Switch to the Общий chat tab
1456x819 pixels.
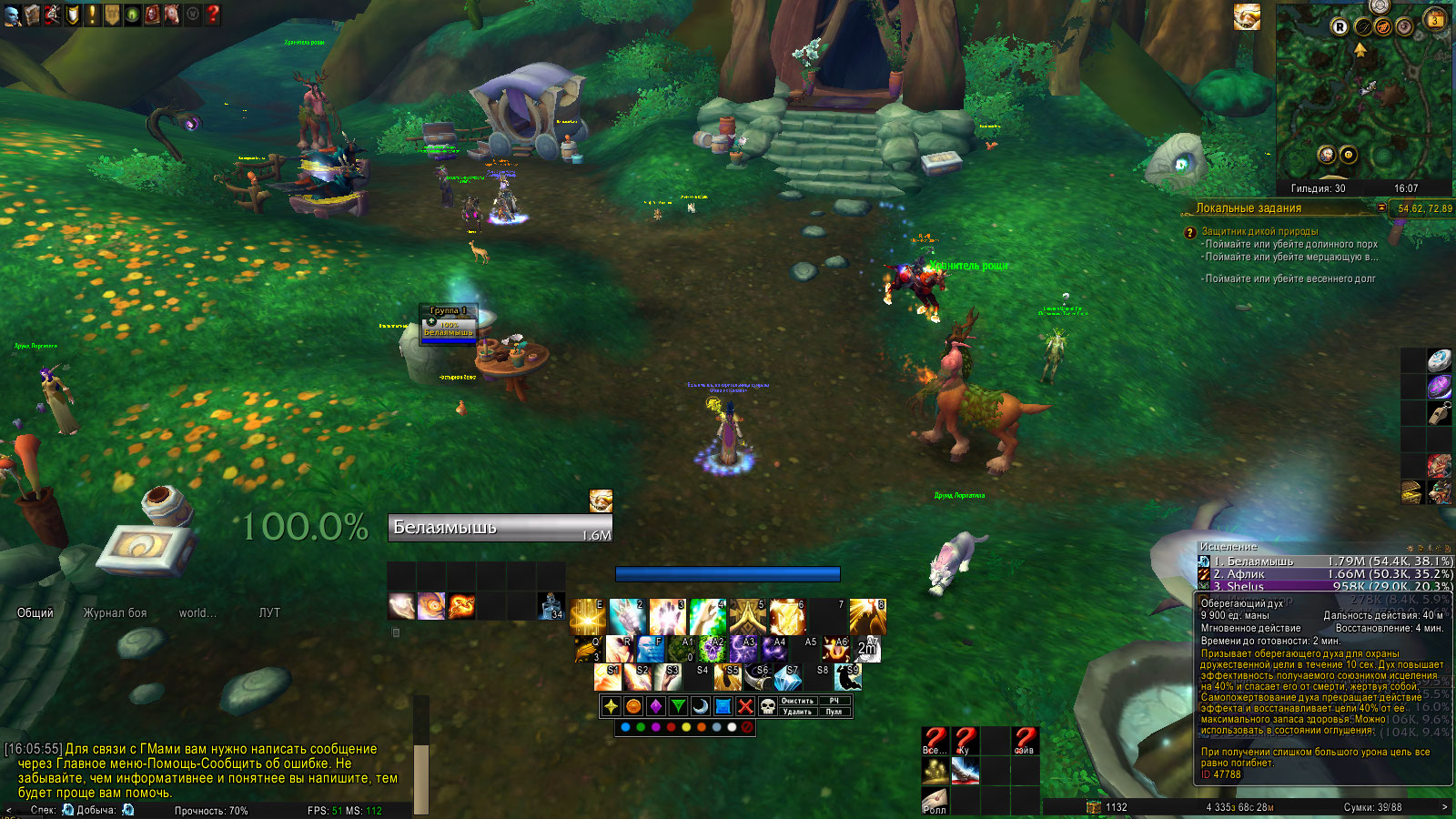click(35, 612)
